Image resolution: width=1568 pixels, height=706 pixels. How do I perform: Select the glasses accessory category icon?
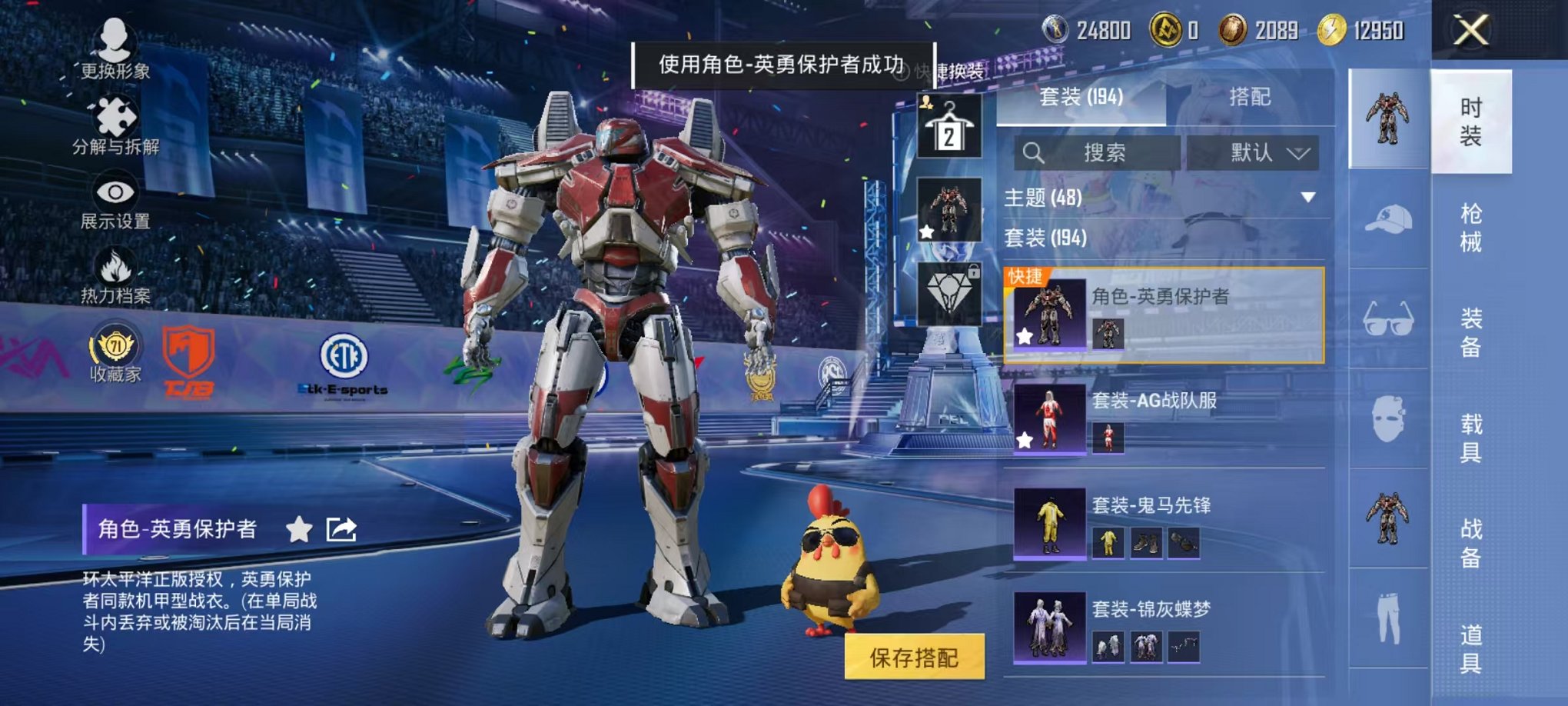point(1388,319)
